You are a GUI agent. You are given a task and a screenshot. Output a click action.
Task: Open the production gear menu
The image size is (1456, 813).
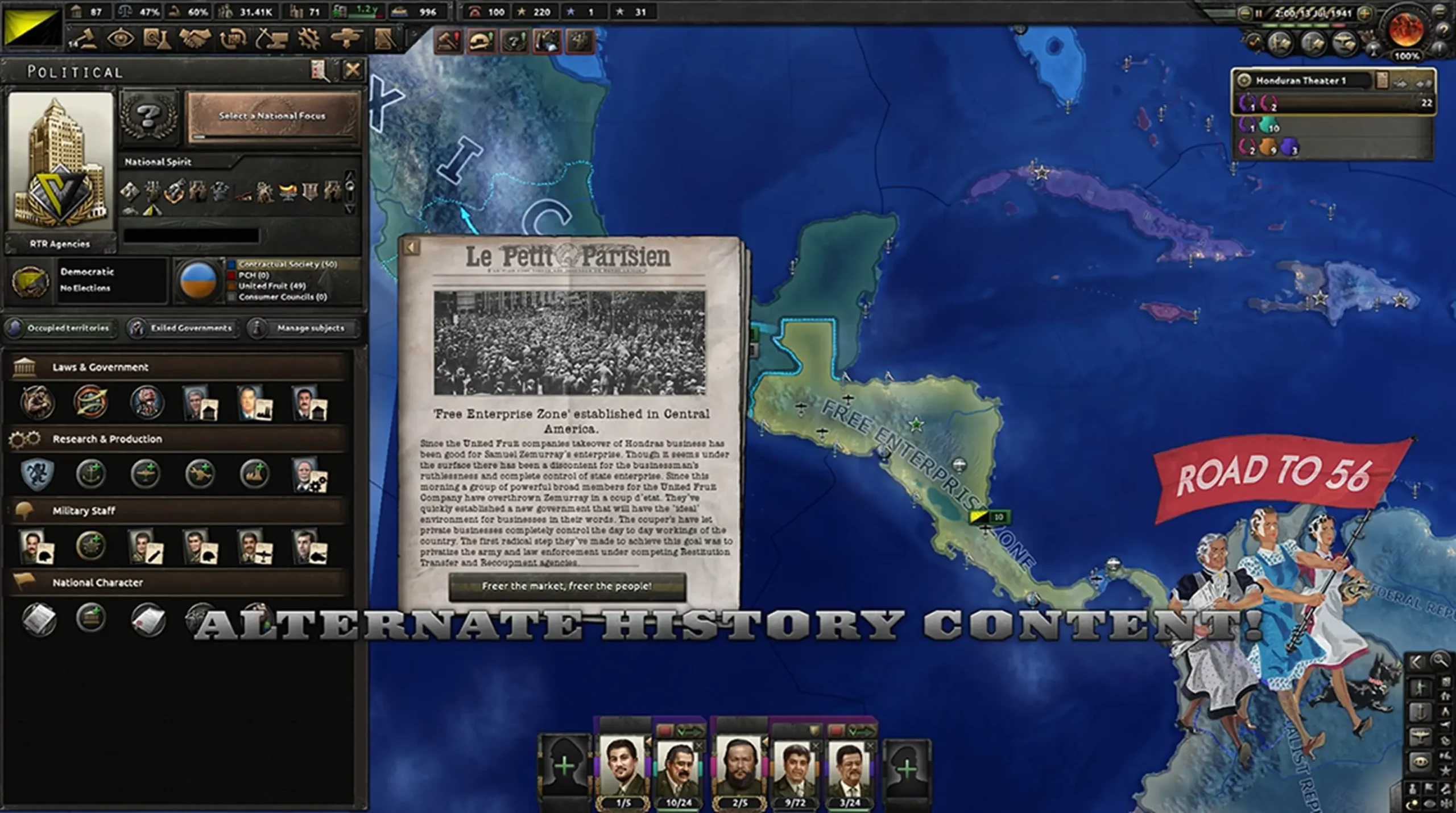pos(309,39)
